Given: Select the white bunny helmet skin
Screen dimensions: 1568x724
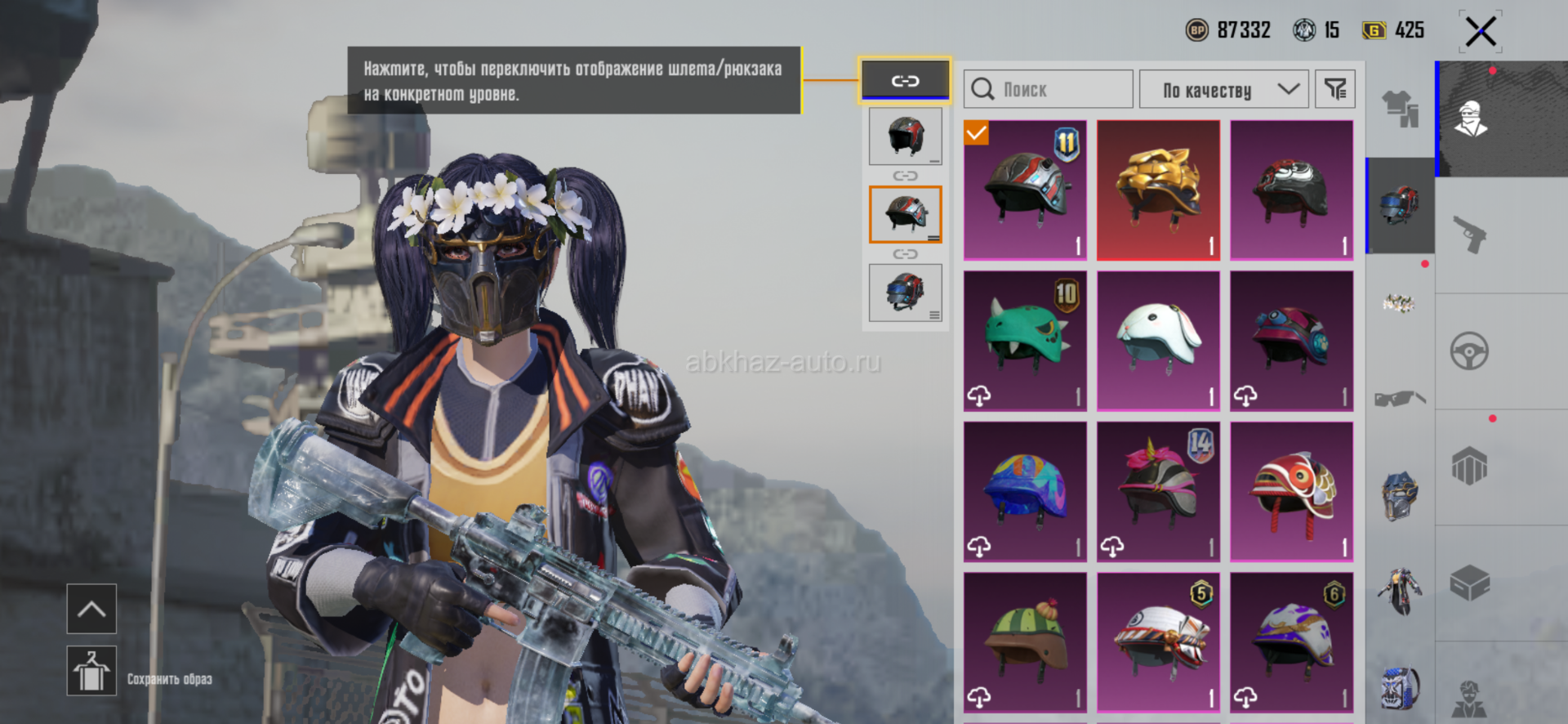Looking at the screenshot, I should (1158, 341).
